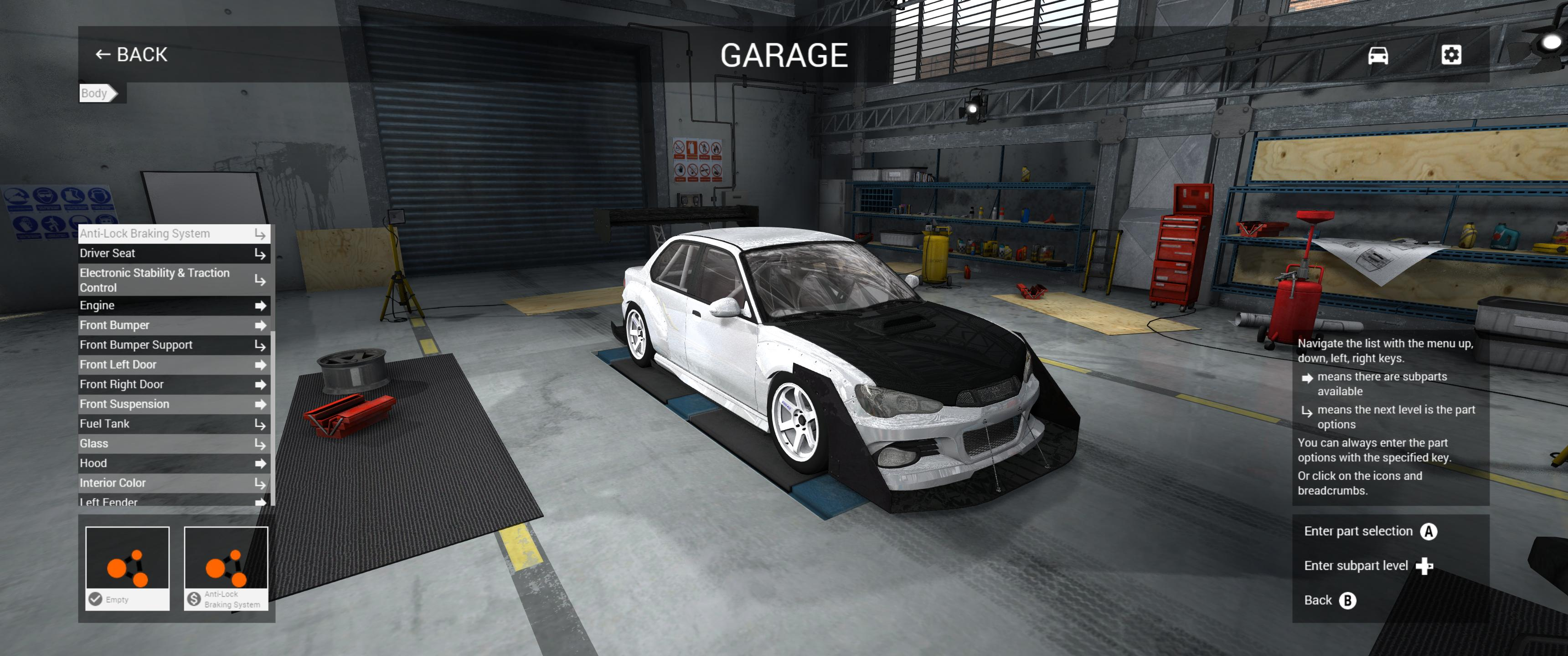This screenshot has width=1568, height=656.
Task: Select Driver Seat from the parts list
Action: click(174, 253)
